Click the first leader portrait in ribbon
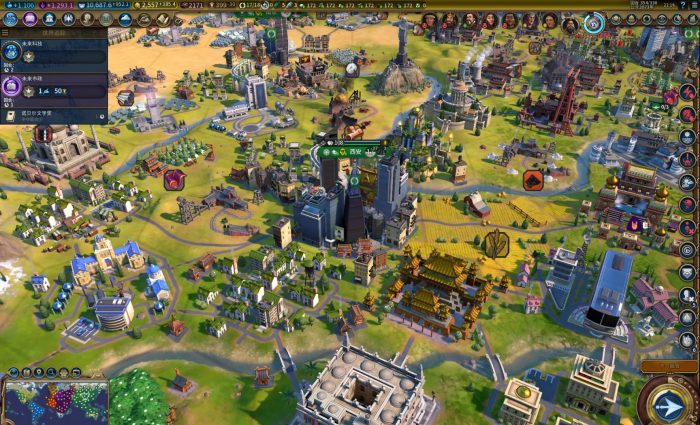Image resolution: width=700 pixels, height=425 pixels. coord(428,20)
